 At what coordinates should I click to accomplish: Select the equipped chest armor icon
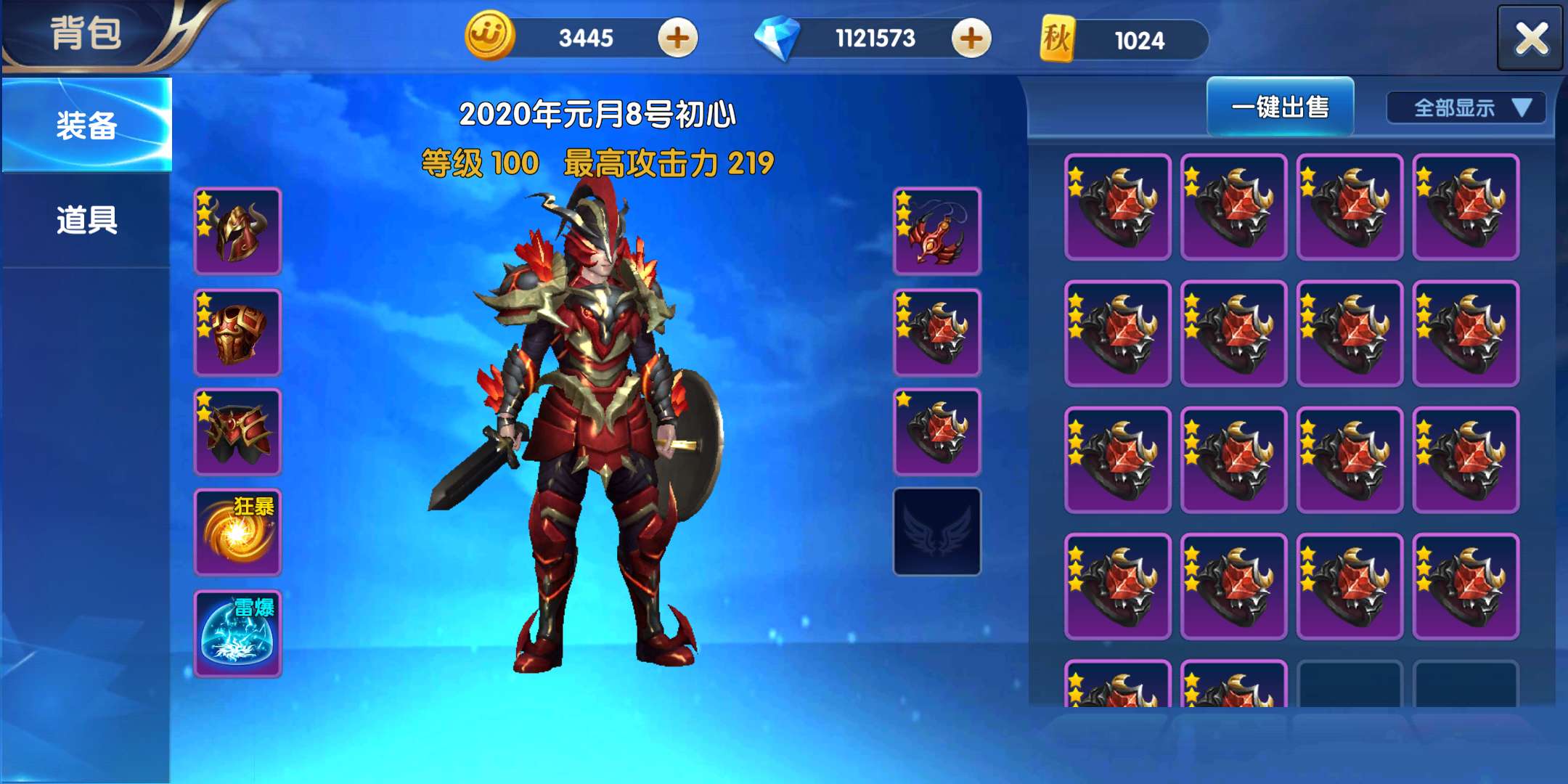236,330
